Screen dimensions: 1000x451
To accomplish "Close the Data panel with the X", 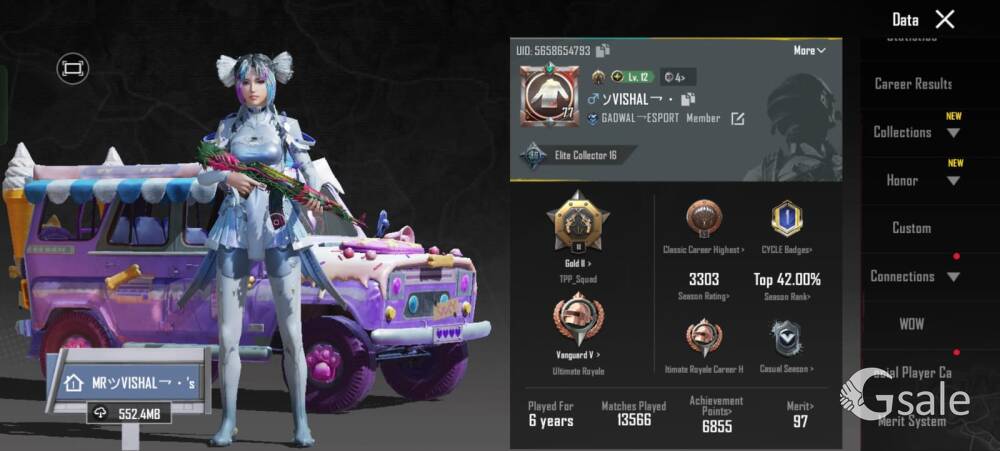I will click(x=944, y=19).
